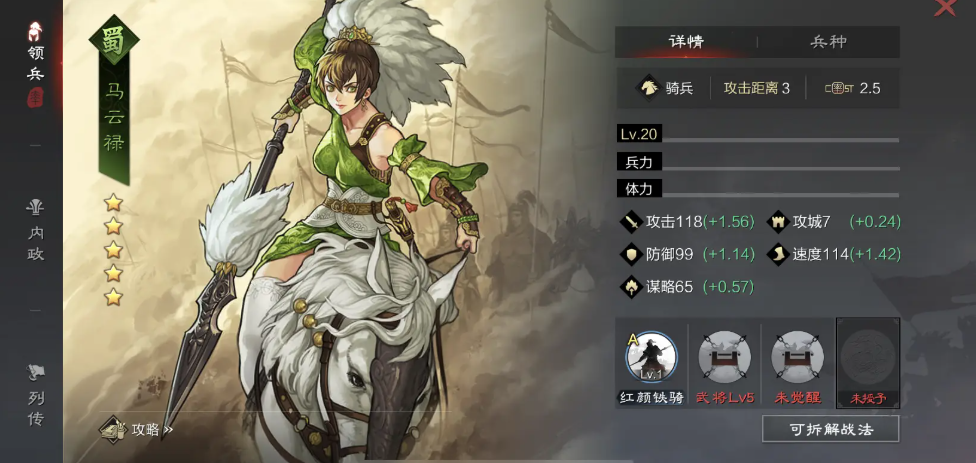This screenshot has width=976, height=463.
Task: Close the general details screen
Action: (x=945, y=8)
